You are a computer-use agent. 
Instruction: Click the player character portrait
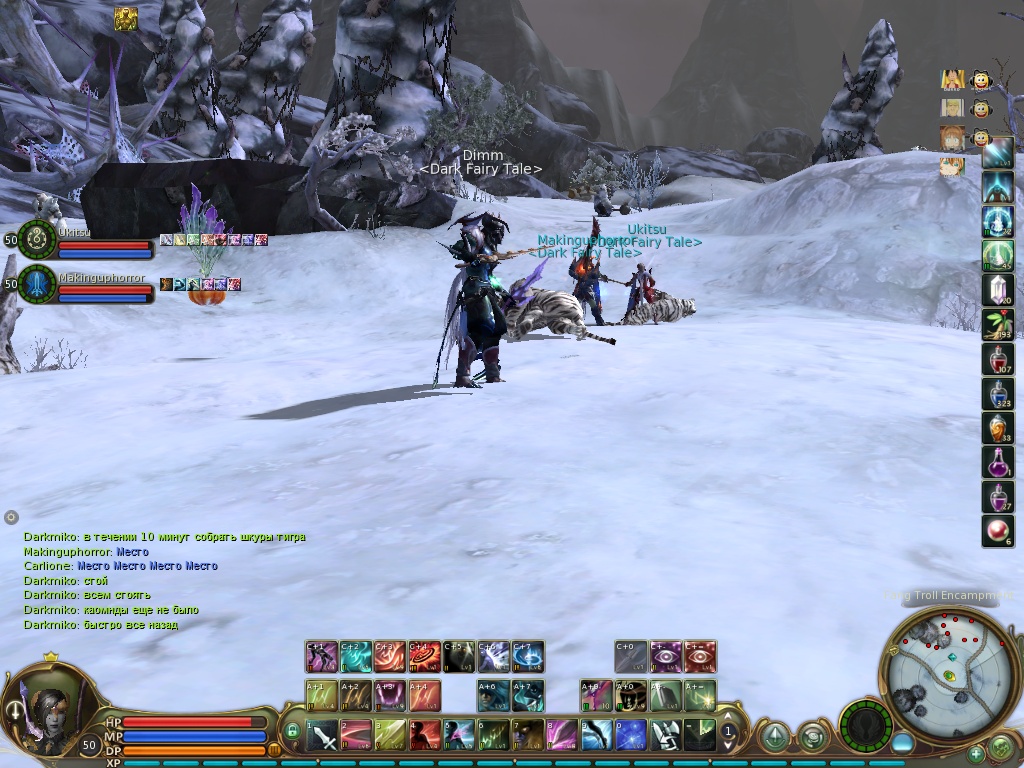coord(45,701)
